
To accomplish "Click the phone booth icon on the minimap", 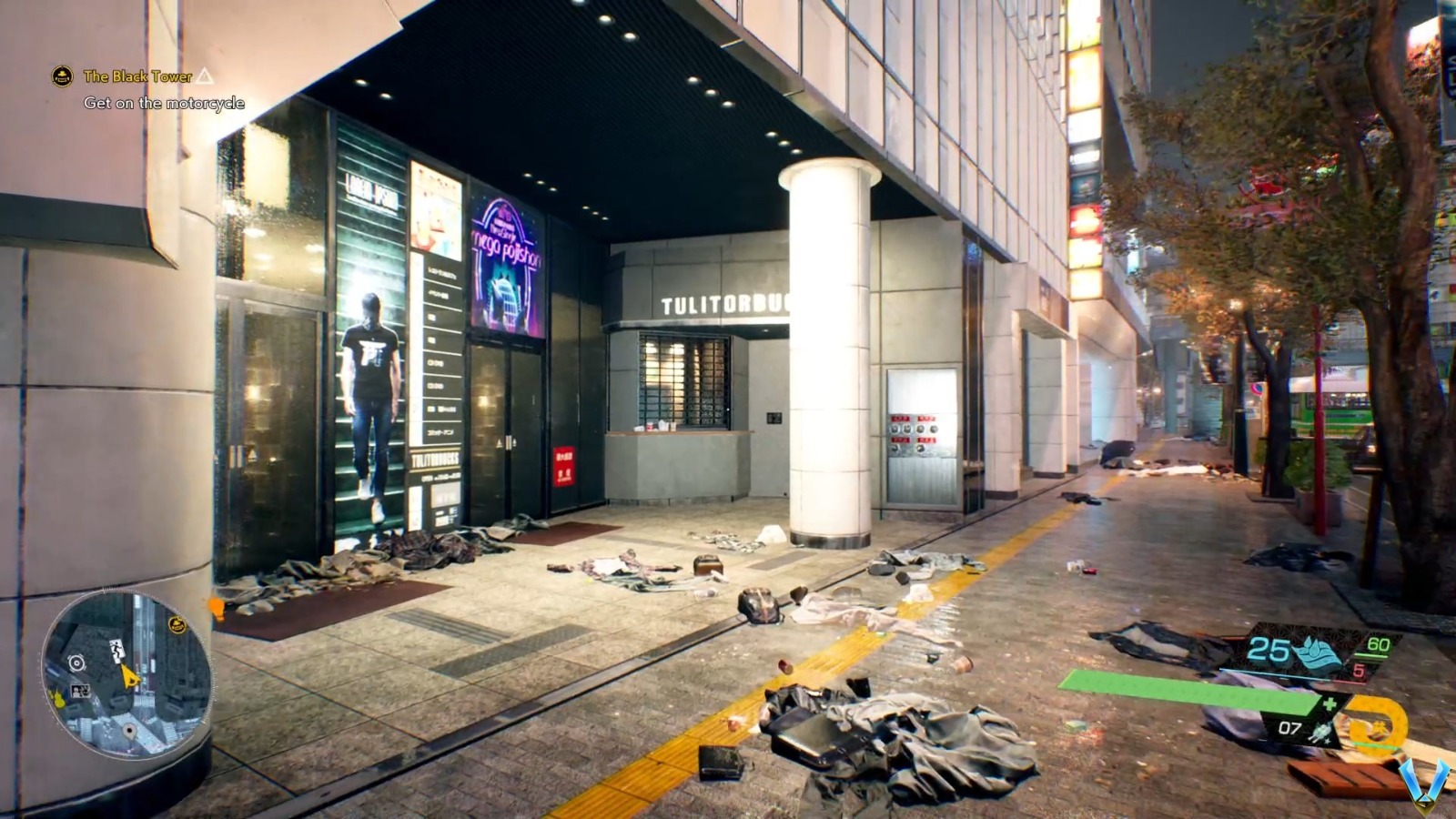I will coord(81,692).
